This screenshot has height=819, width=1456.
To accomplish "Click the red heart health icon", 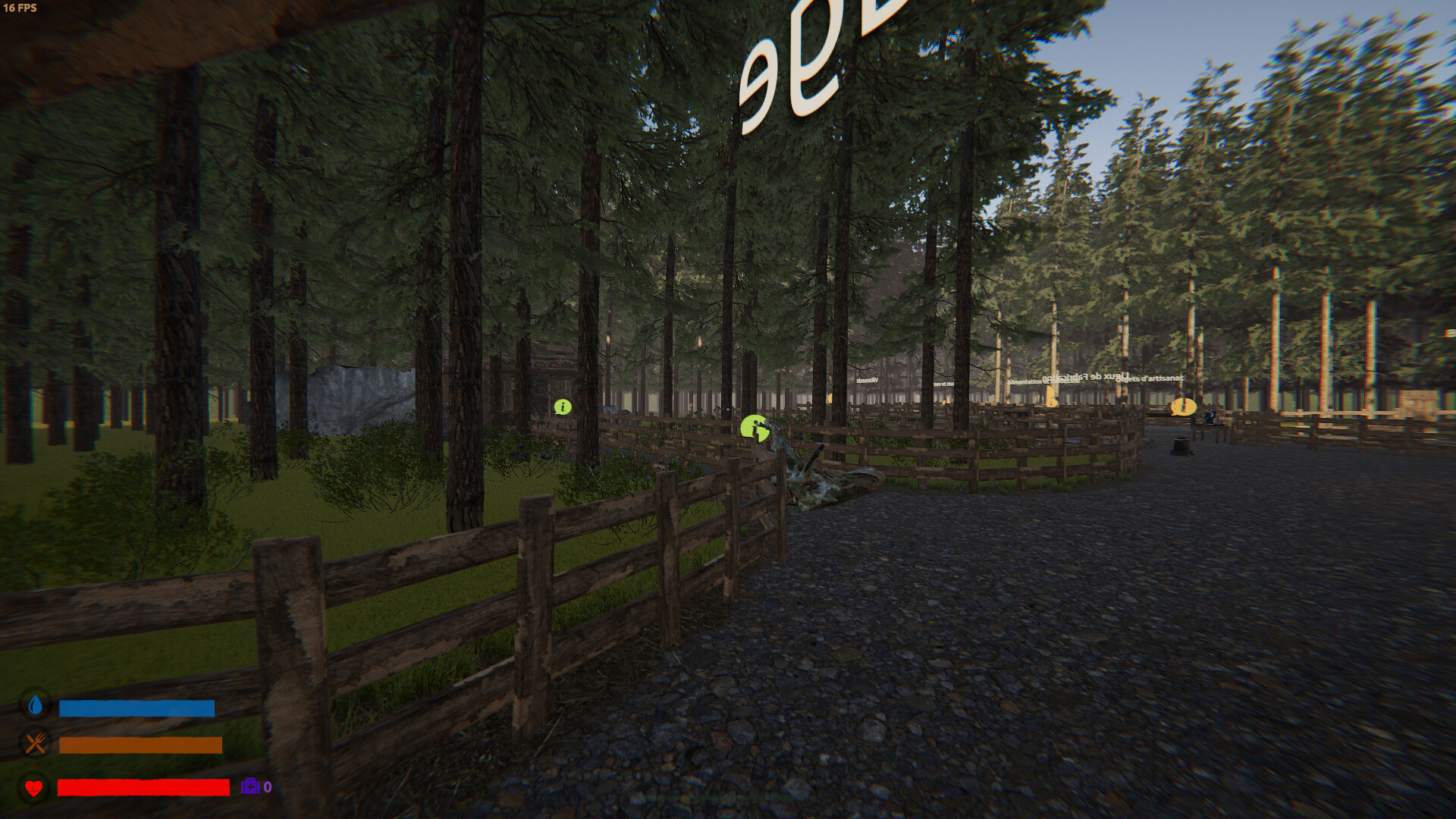I will click(x=33, y=788).
